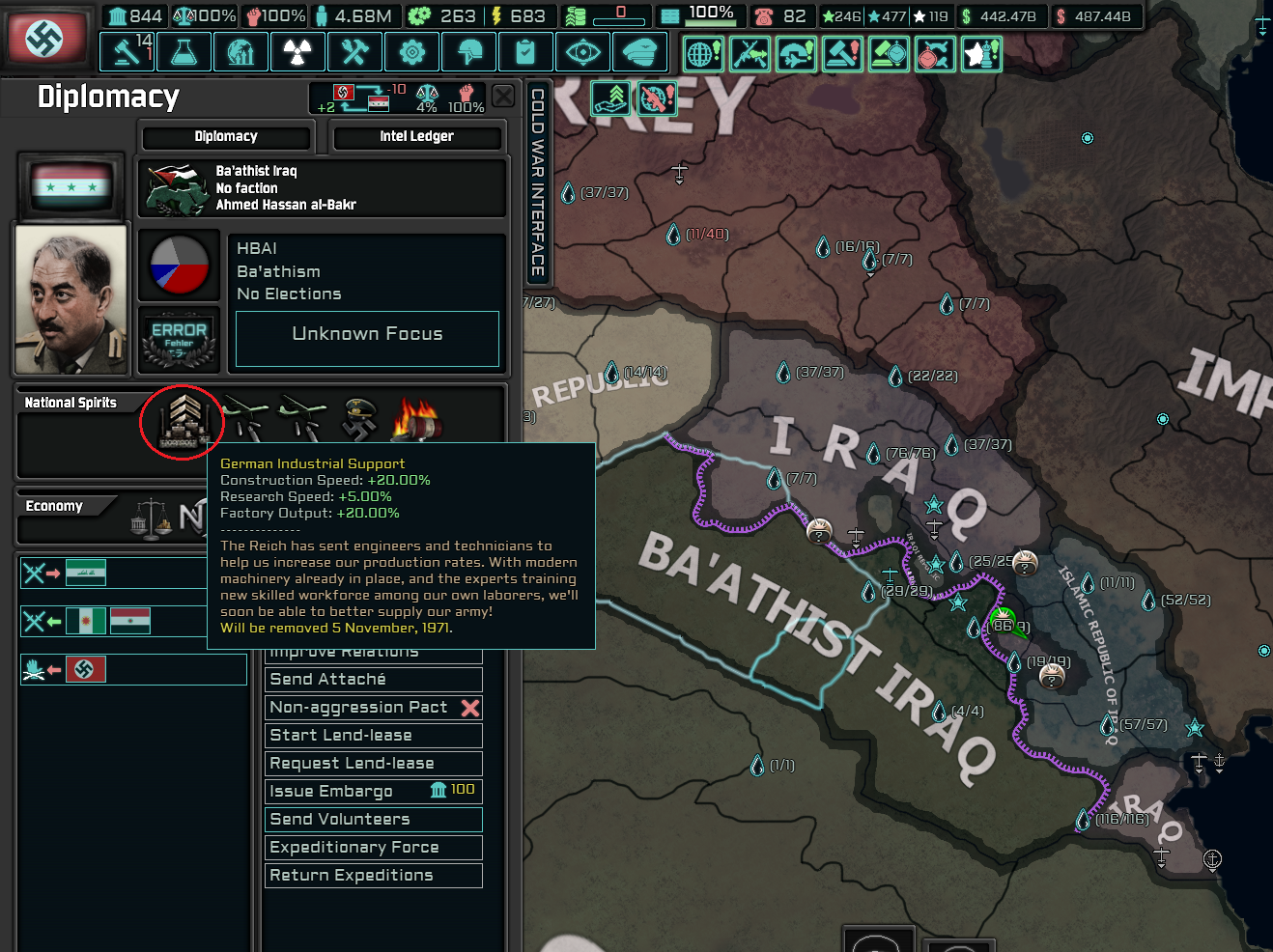The width and height of the screenshot is (1273, 952).
Task: Select the Diplomacy tab
Action: point(225,136)
